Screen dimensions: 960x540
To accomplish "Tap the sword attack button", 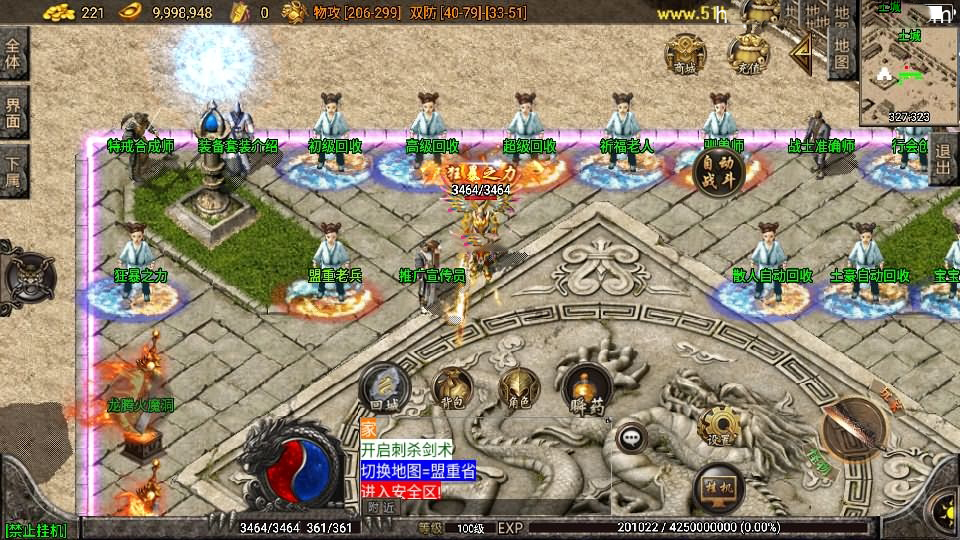I will [854, 429].
